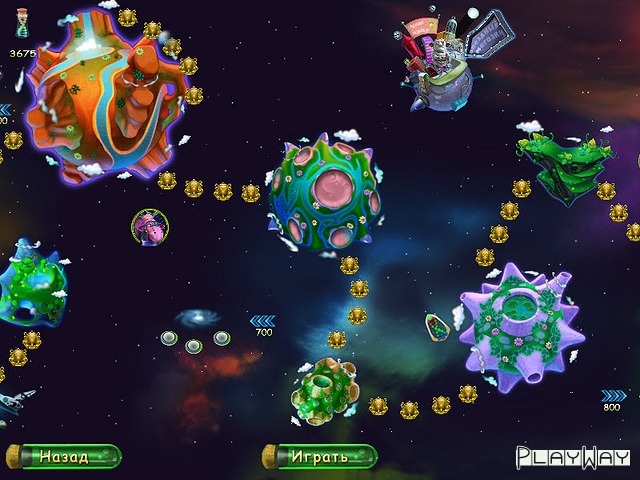
Task: Select the purple spiked planet
Action: (x=519, y=323)
